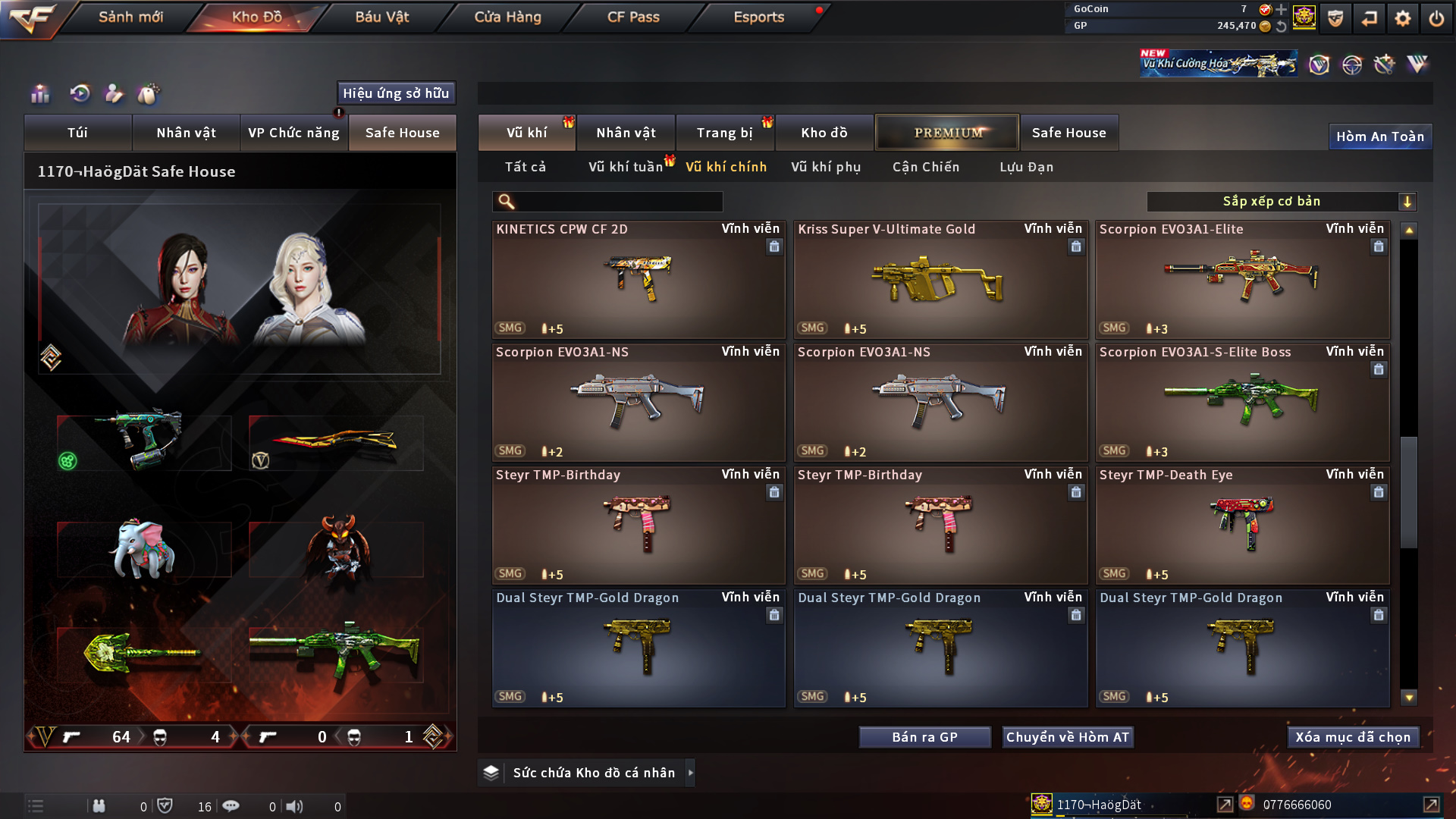The width and height of the screenshot is (1456, 819).
Task: Open the PREMIUM storage tab
Action: point(947,133)
